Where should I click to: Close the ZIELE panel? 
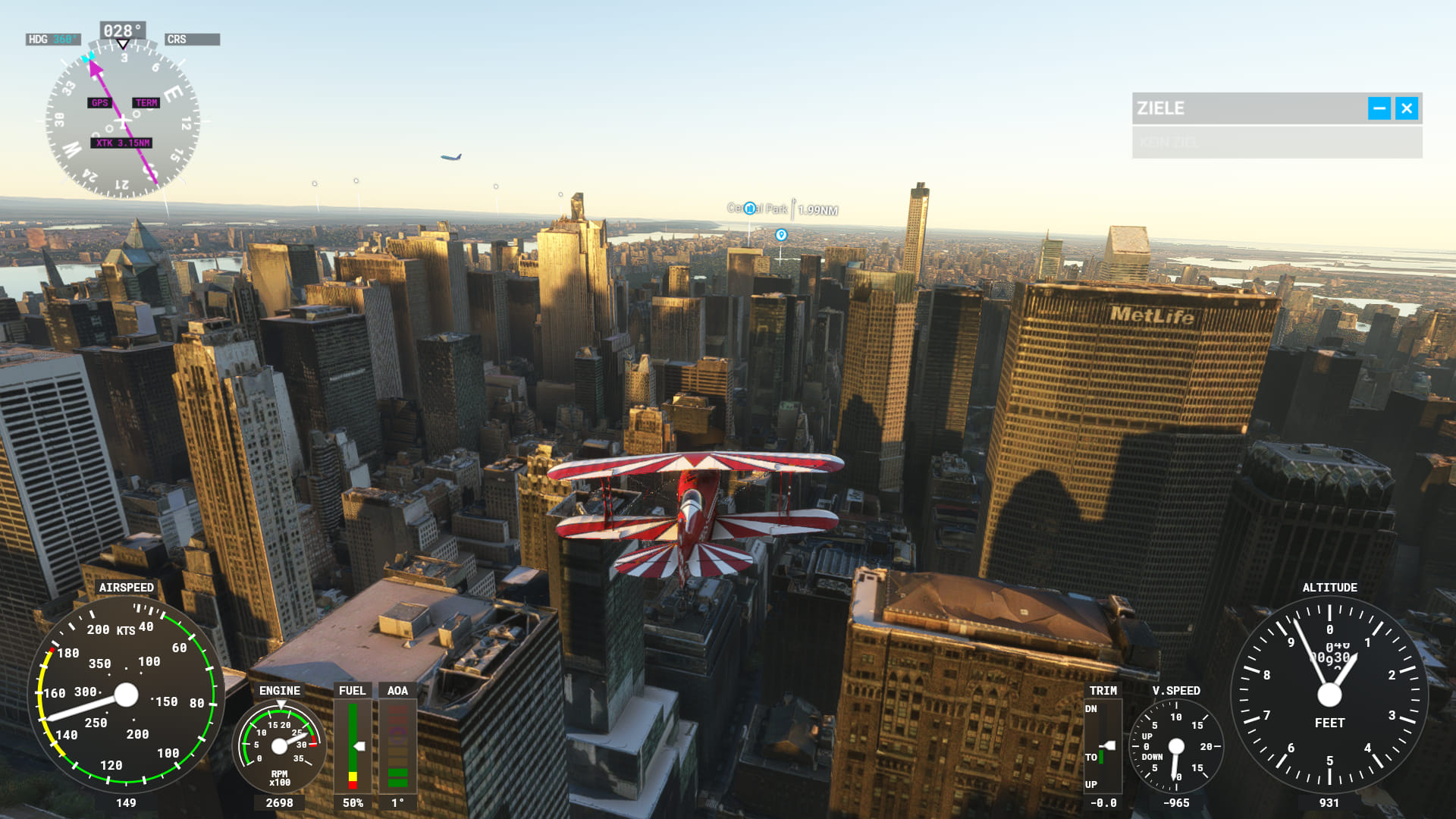[1406, 108]
